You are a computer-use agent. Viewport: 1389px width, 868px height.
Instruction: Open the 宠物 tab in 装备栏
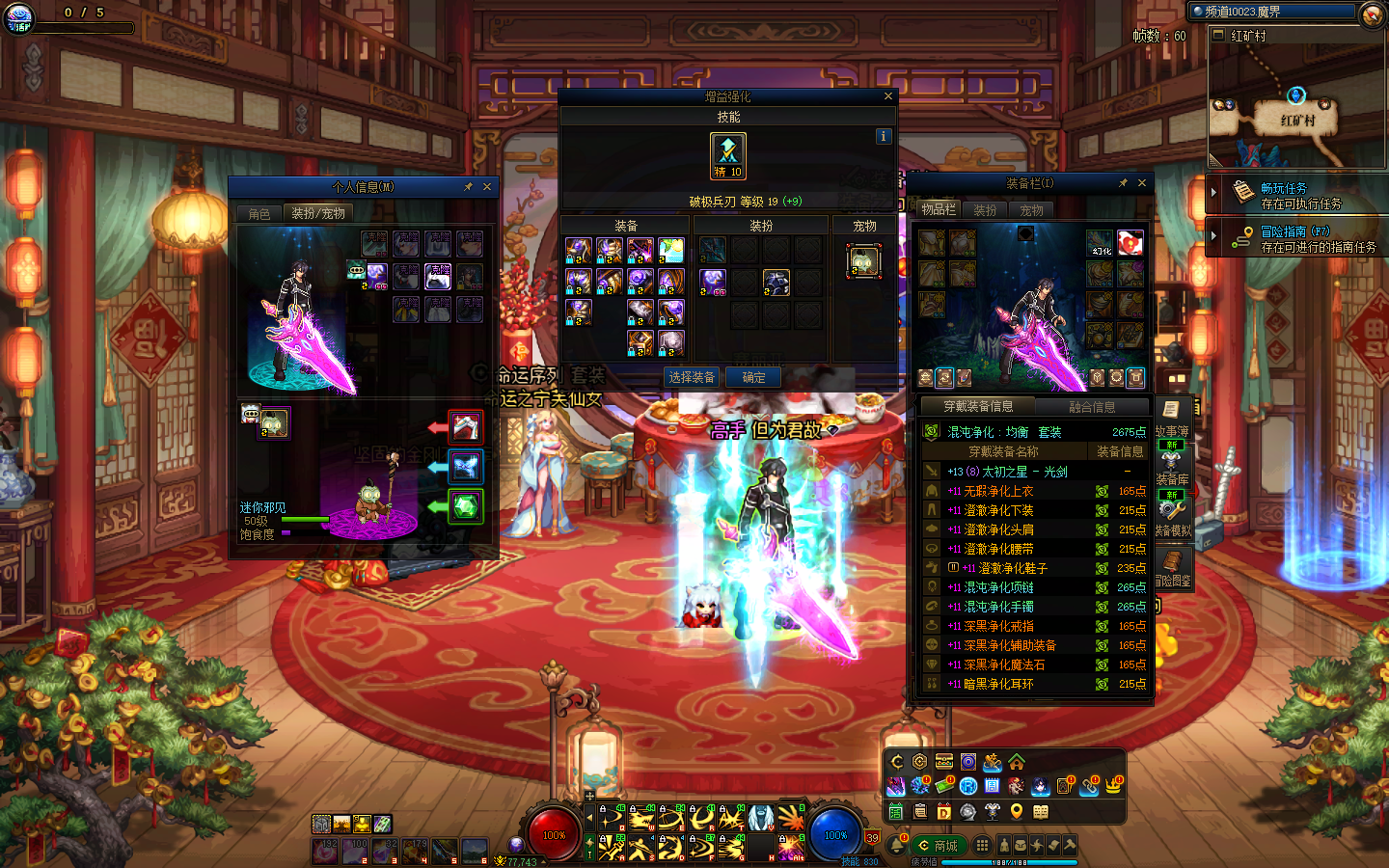pos(1031,210)
